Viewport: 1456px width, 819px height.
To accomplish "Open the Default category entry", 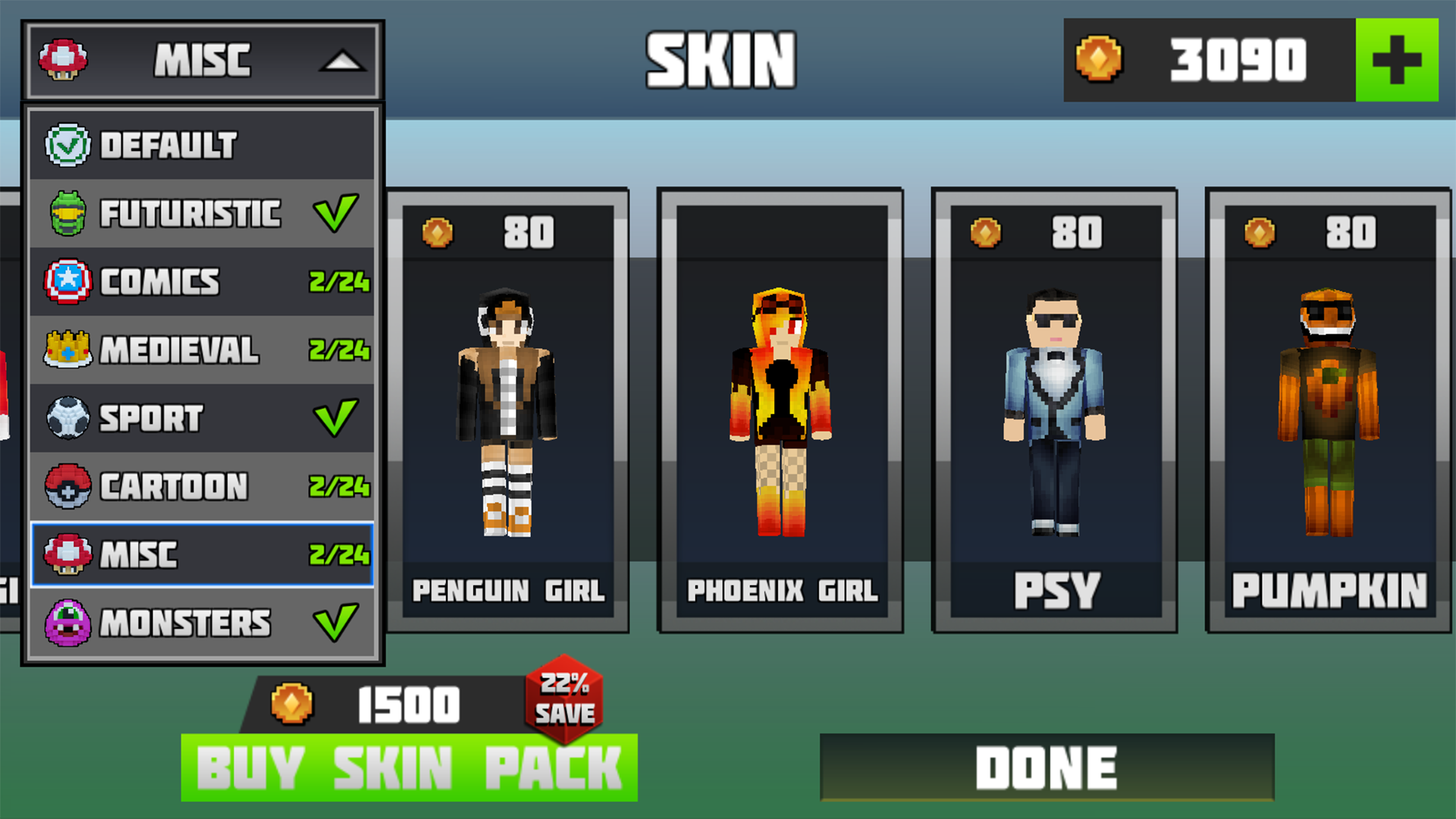I will click(167, 146).
